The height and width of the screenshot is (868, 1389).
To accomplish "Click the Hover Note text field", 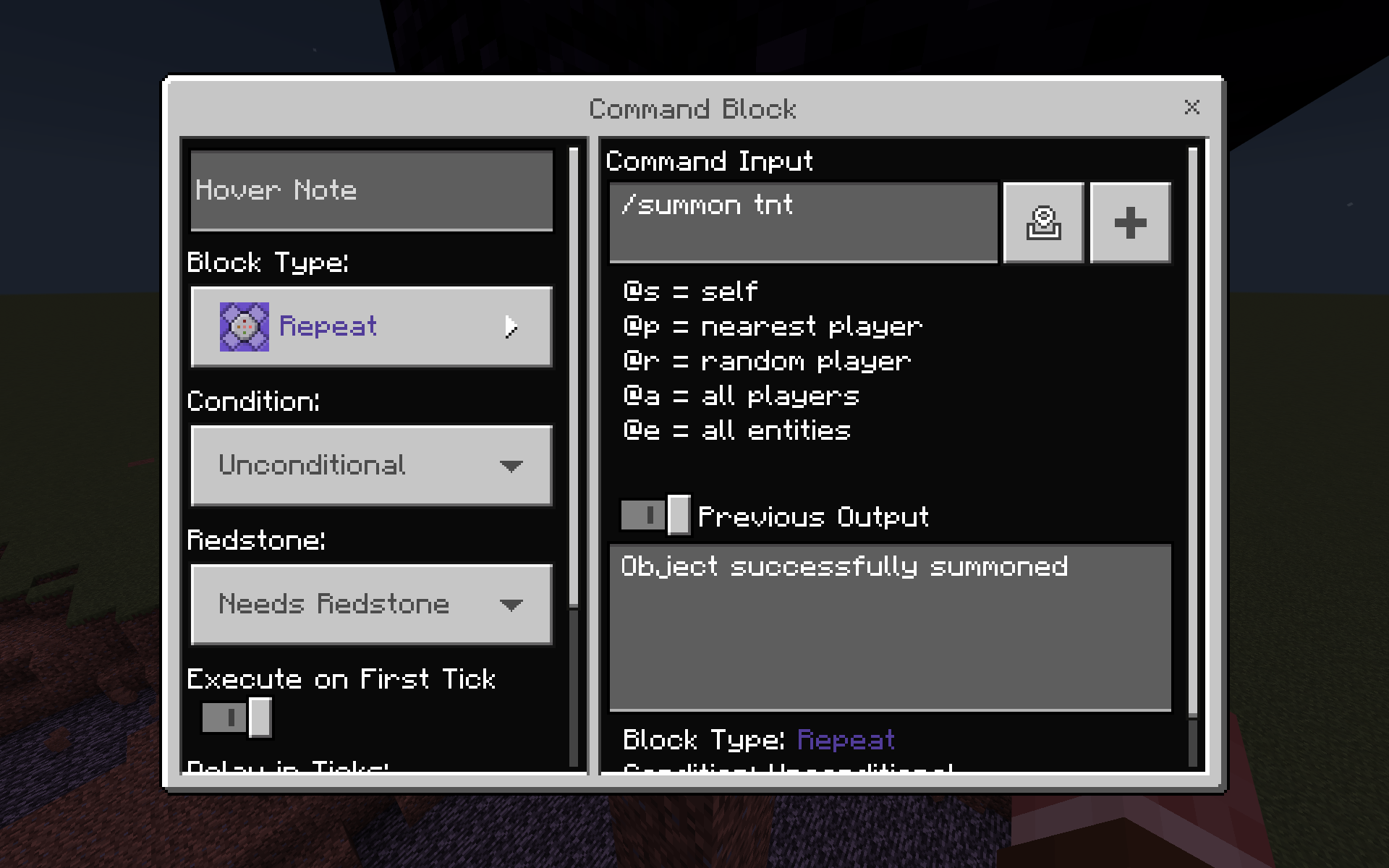I will point(369,190).
